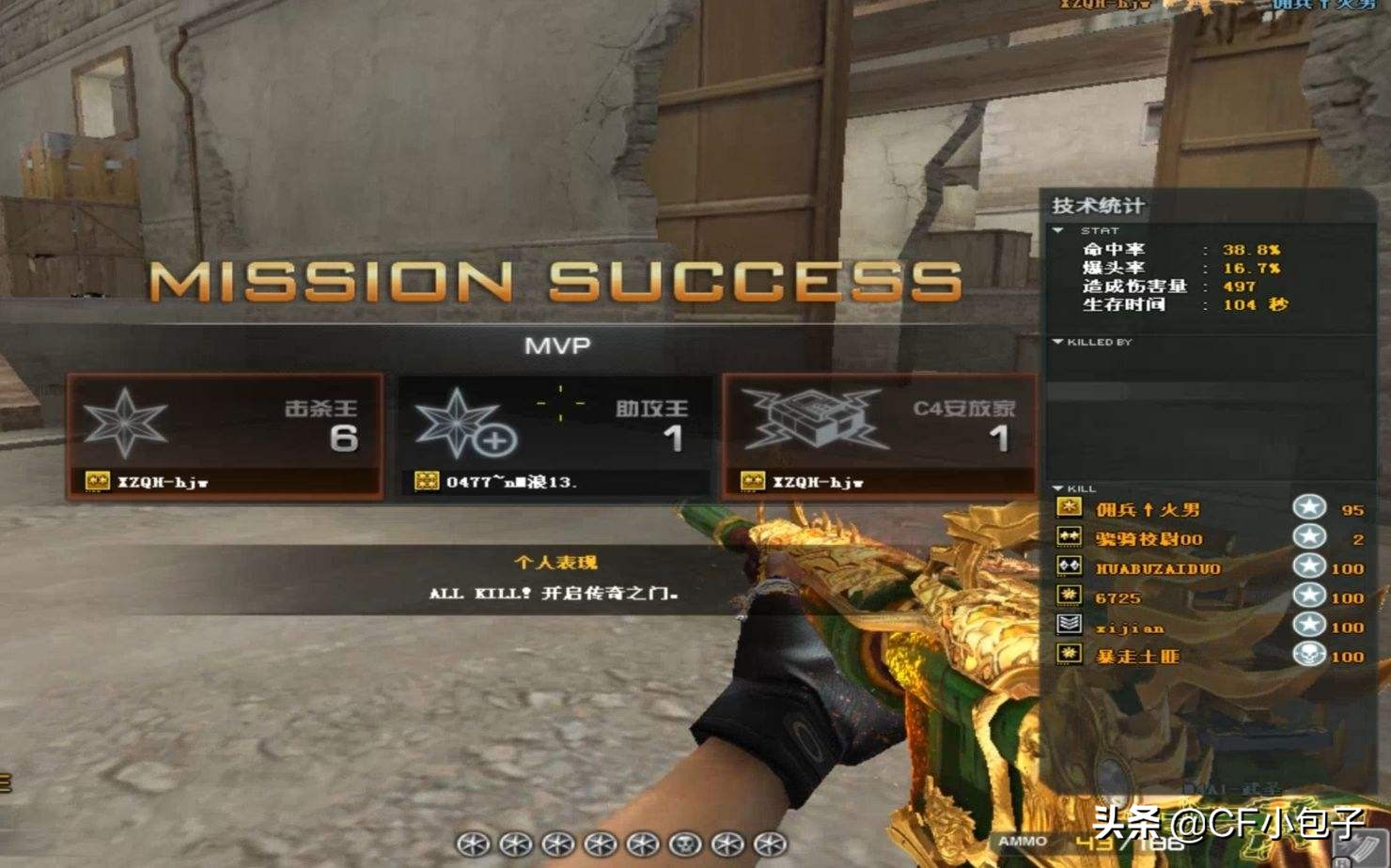Click player HUABUZAIDUO in the kill list
1391x868 pixels.
pos(1157,568)
